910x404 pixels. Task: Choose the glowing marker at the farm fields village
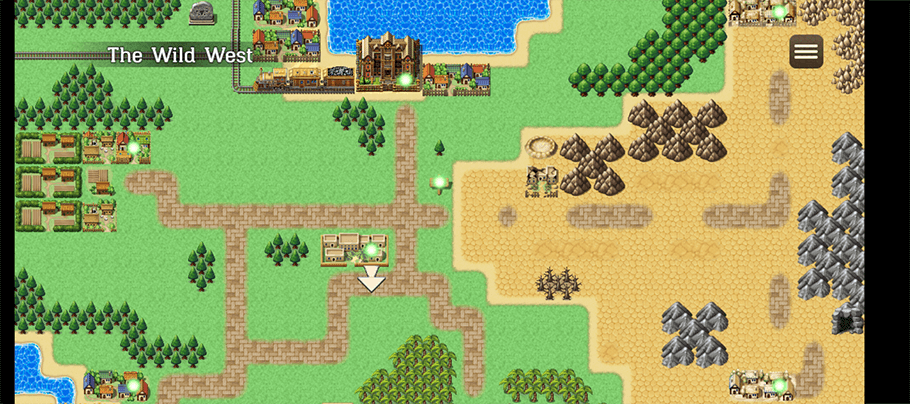133,147
